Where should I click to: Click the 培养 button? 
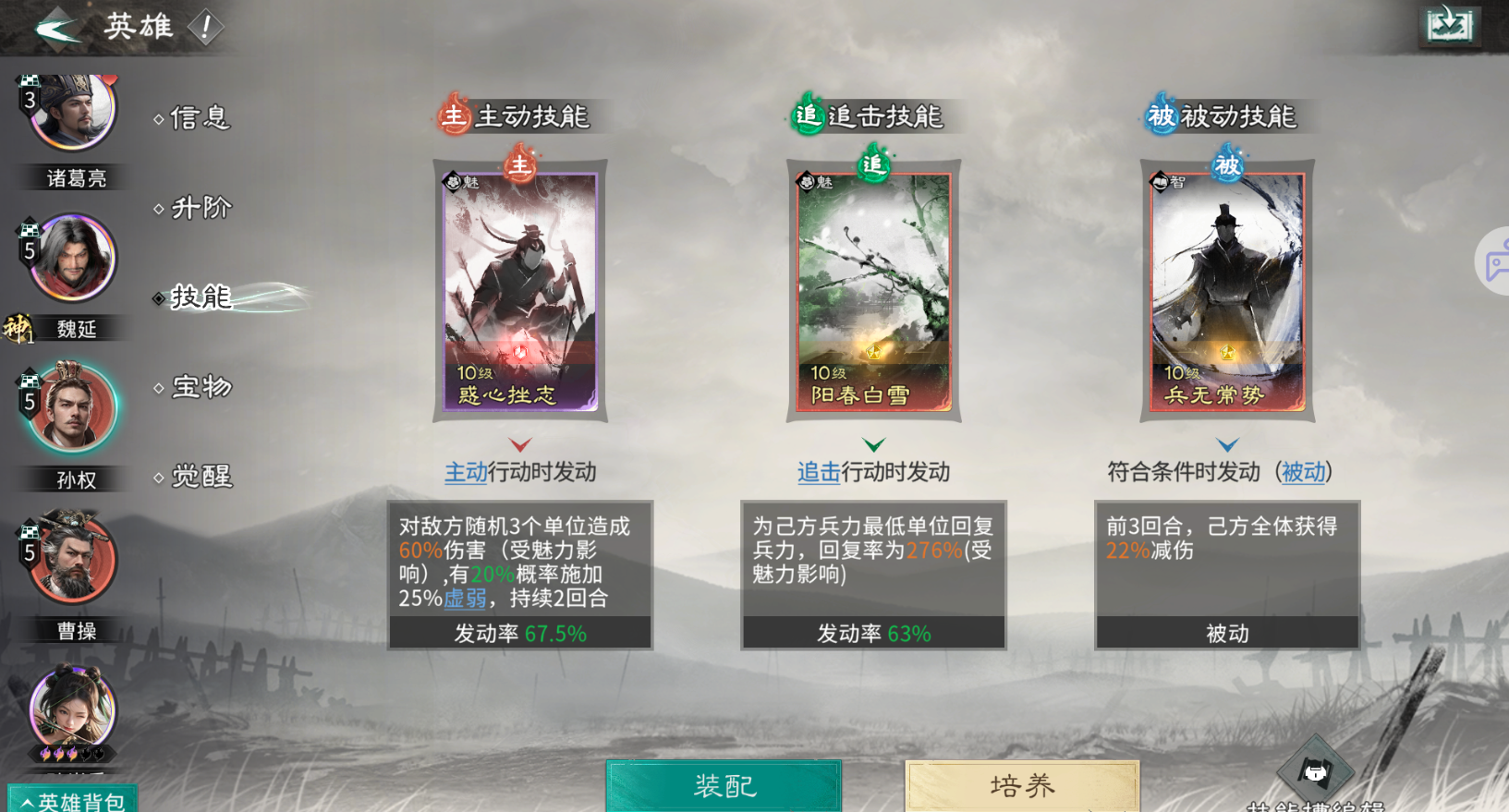pos(1021,788)
